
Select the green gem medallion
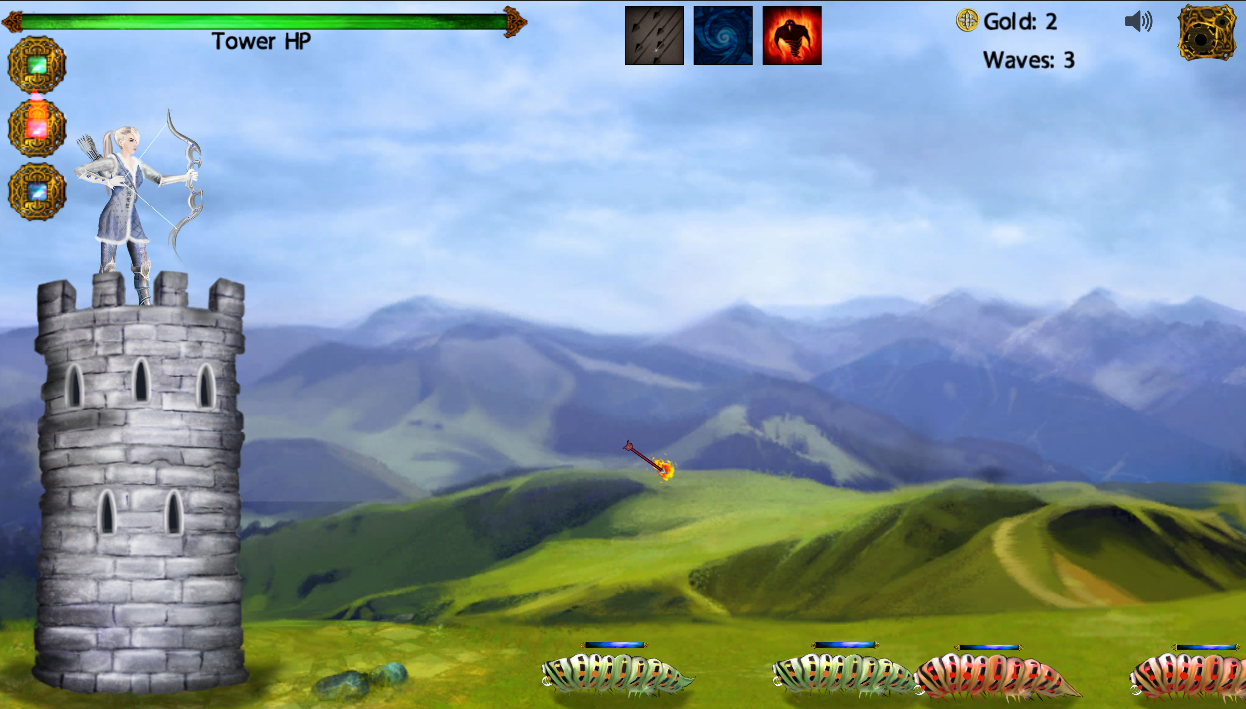coord(37,65)
